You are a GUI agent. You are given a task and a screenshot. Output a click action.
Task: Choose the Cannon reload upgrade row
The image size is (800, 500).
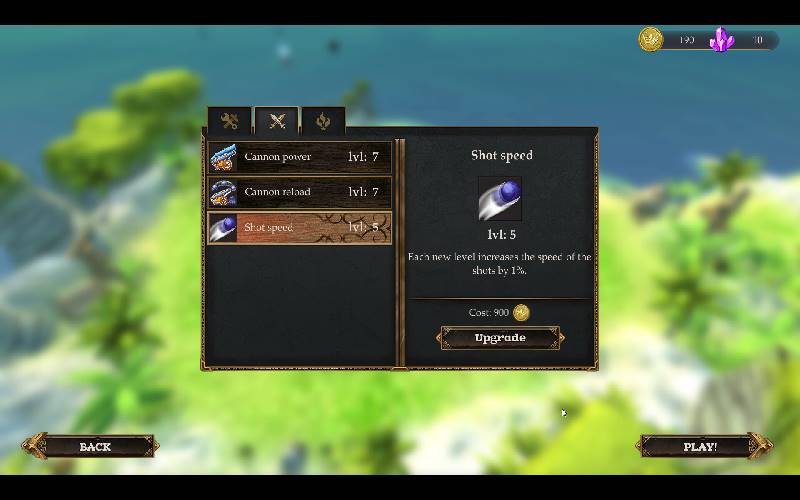pyautogui.click(x=299, y=192)
